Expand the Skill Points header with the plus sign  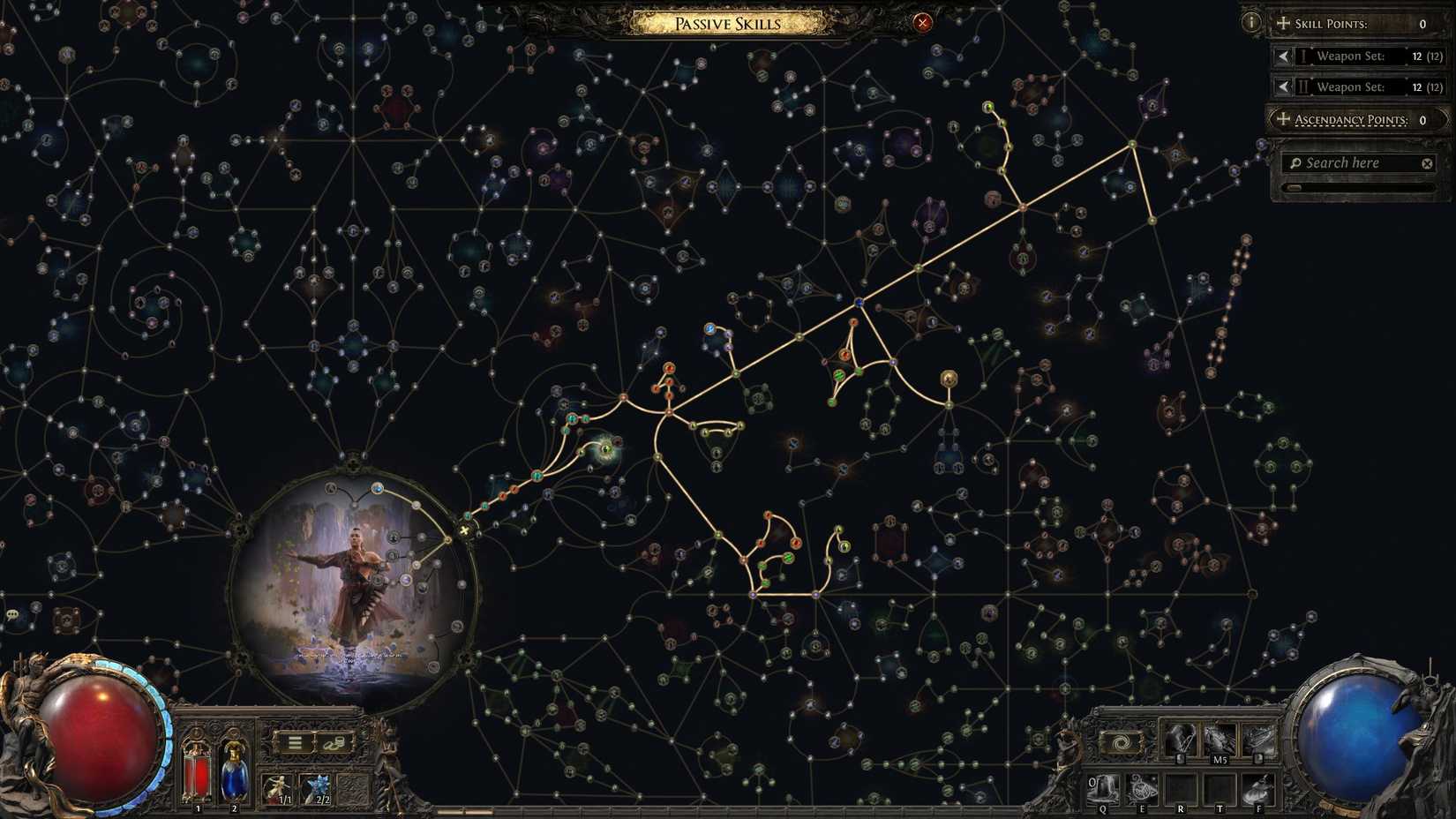tap(1282, 23)
